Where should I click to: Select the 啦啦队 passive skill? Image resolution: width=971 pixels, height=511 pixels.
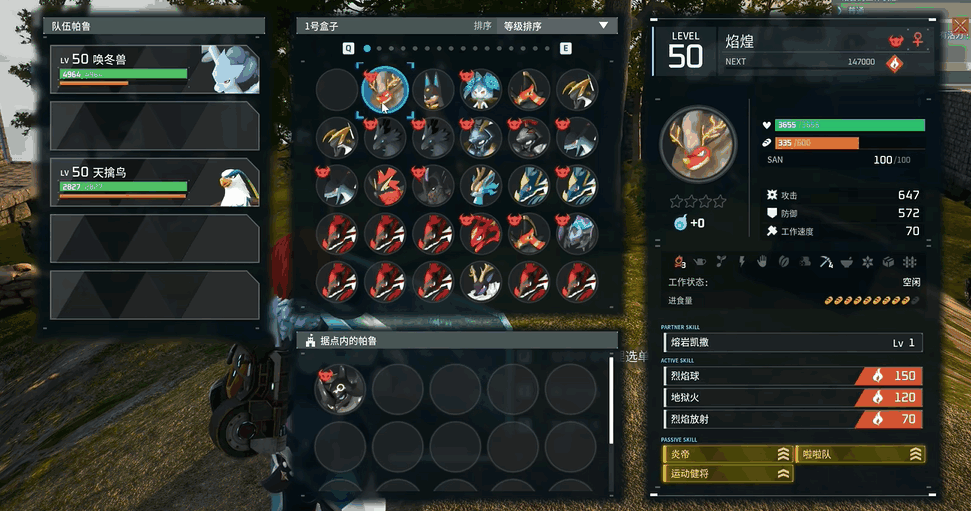tap(860, 454)
